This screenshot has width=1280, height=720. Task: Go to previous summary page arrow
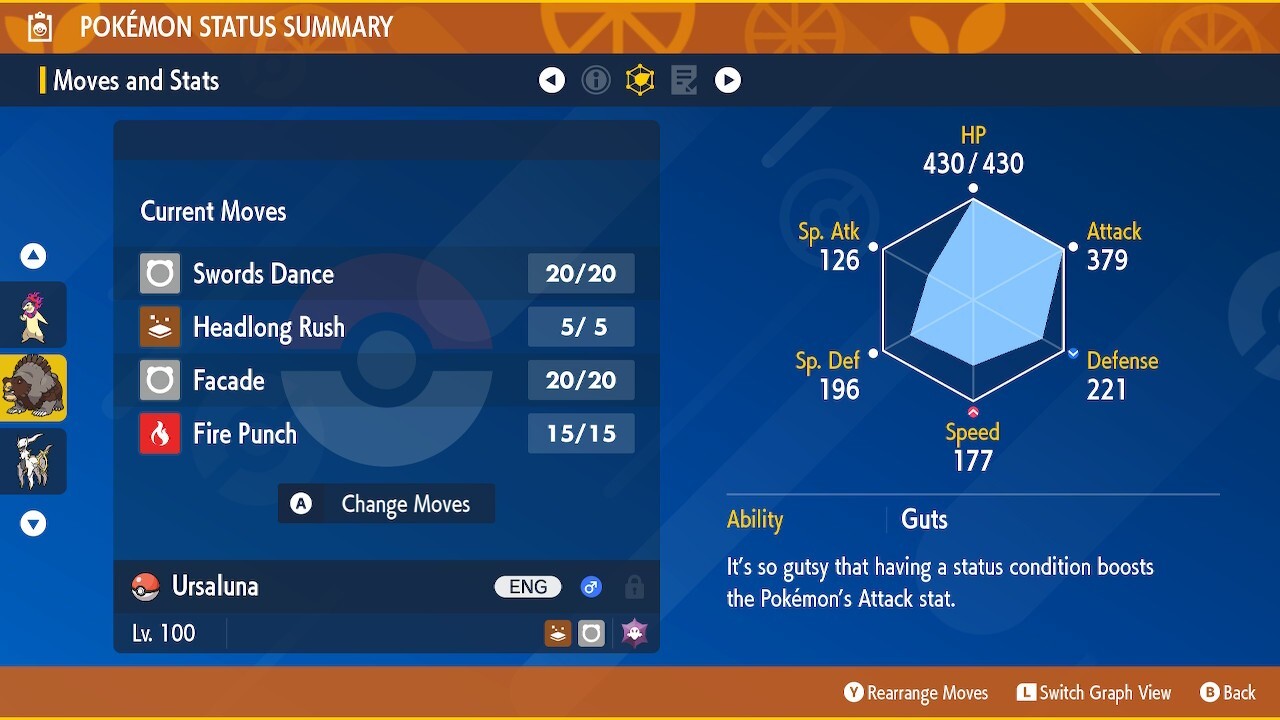[552, 80]
